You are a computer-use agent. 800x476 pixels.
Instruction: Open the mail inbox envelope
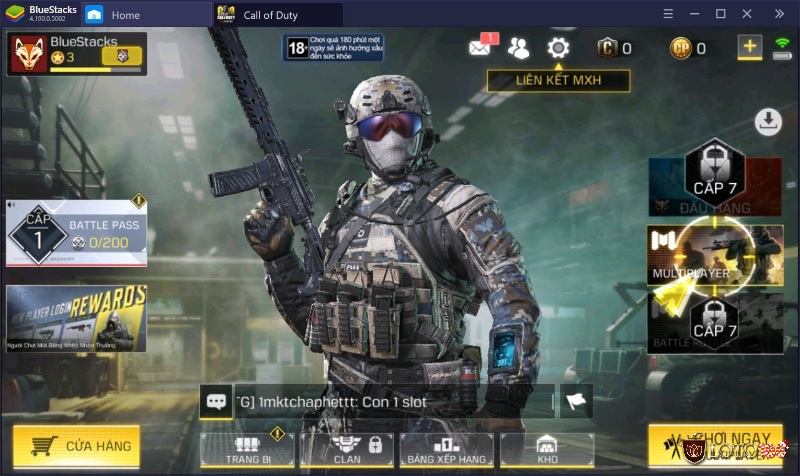pos(481,48)
